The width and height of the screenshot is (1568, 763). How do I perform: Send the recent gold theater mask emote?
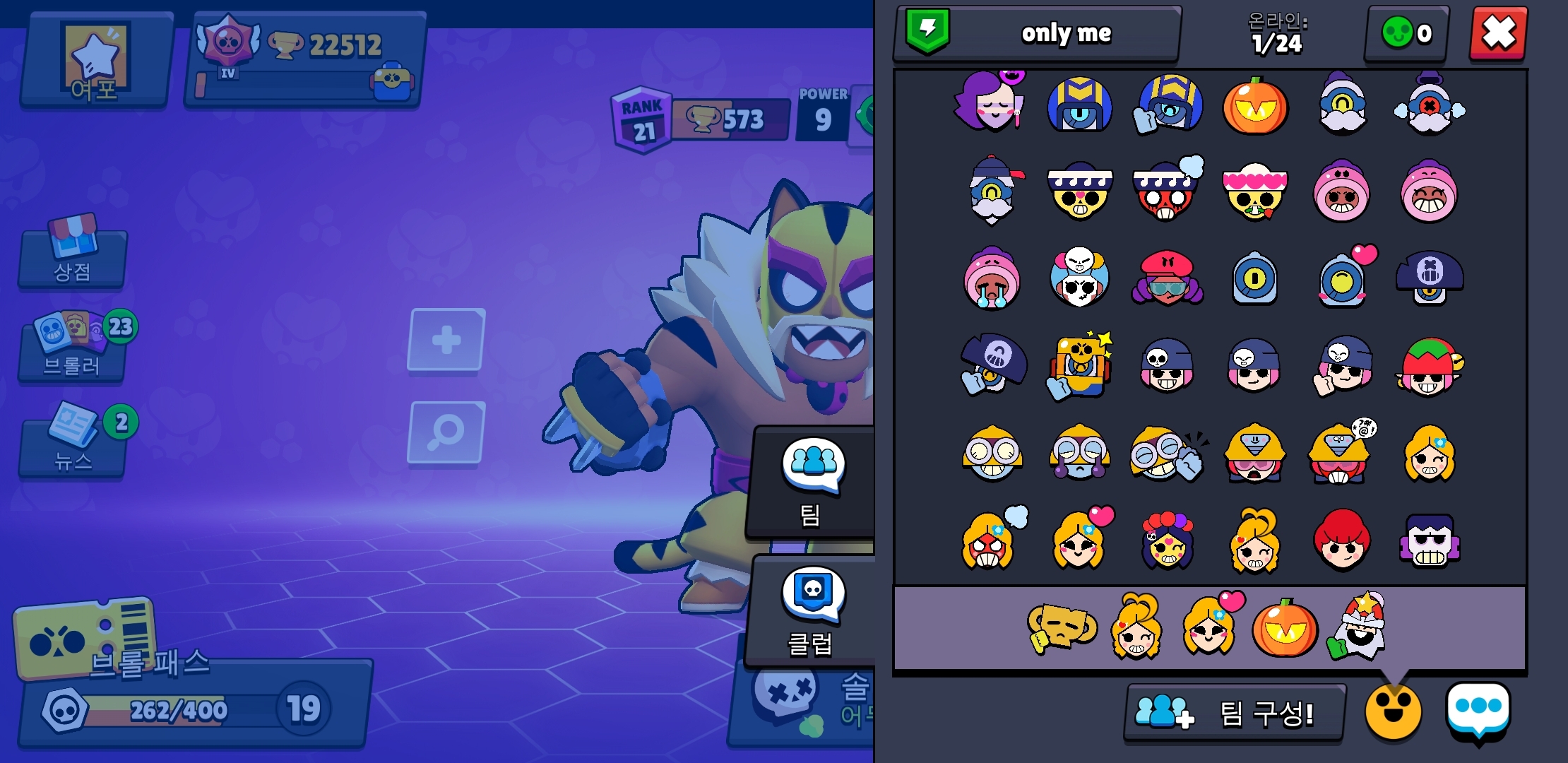tap(1062, 627)
